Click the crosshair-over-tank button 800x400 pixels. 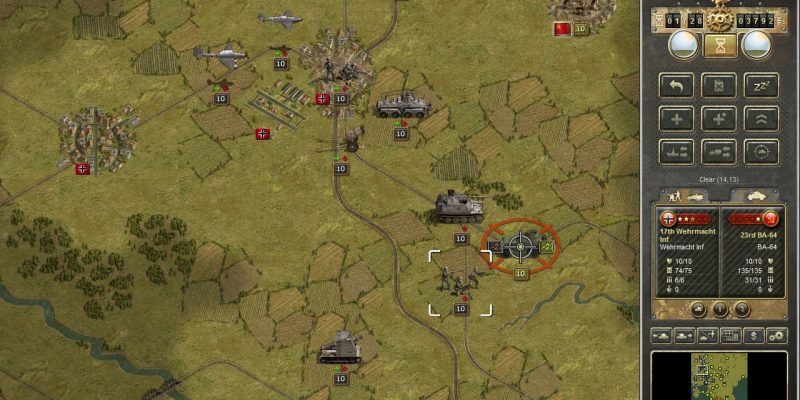coord(762,152)
